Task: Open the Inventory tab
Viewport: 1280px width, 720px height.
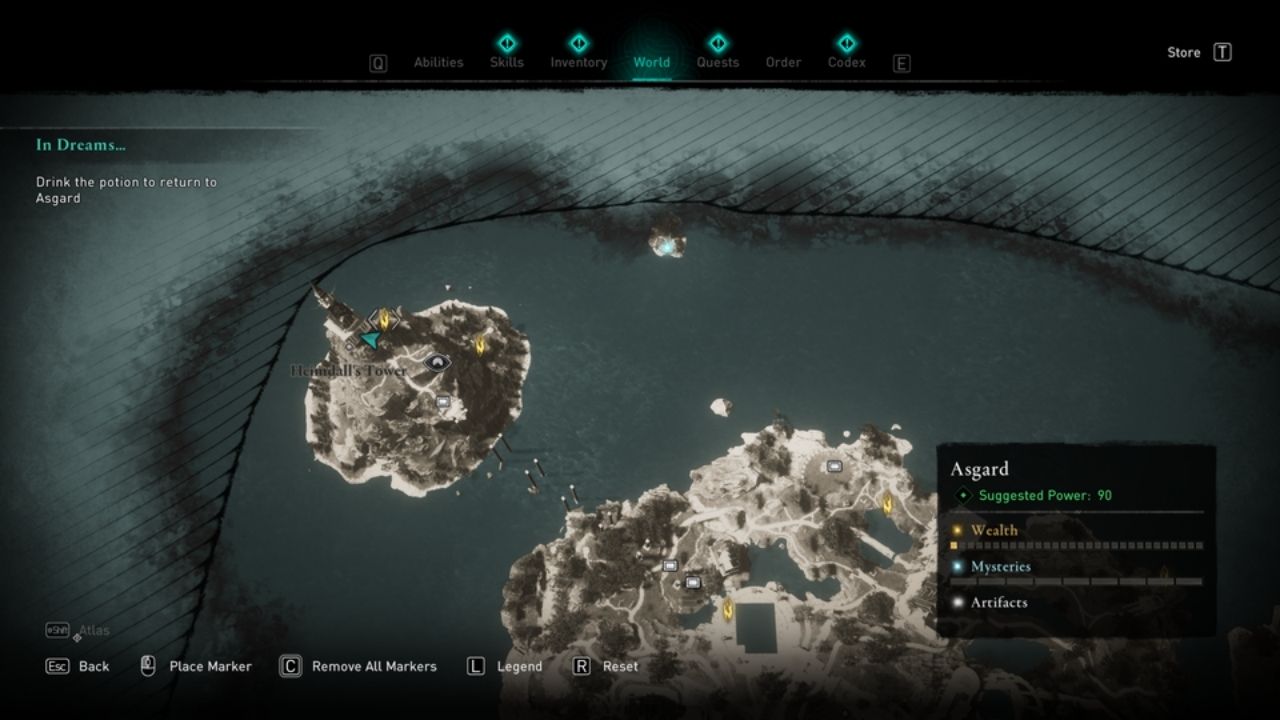Action: [x=578, y=62]
